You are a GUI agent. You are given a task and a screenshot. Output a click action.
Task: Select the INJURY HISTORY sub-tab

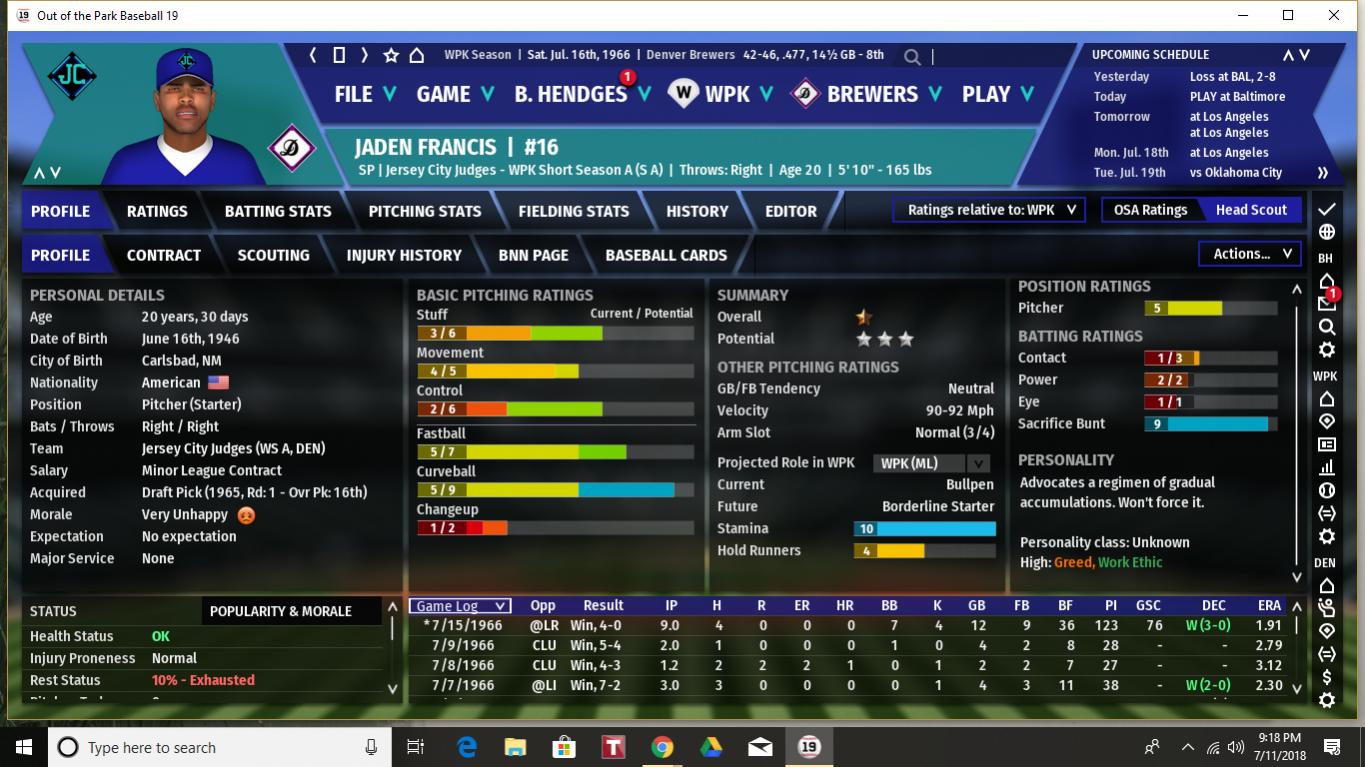point(404,255)
